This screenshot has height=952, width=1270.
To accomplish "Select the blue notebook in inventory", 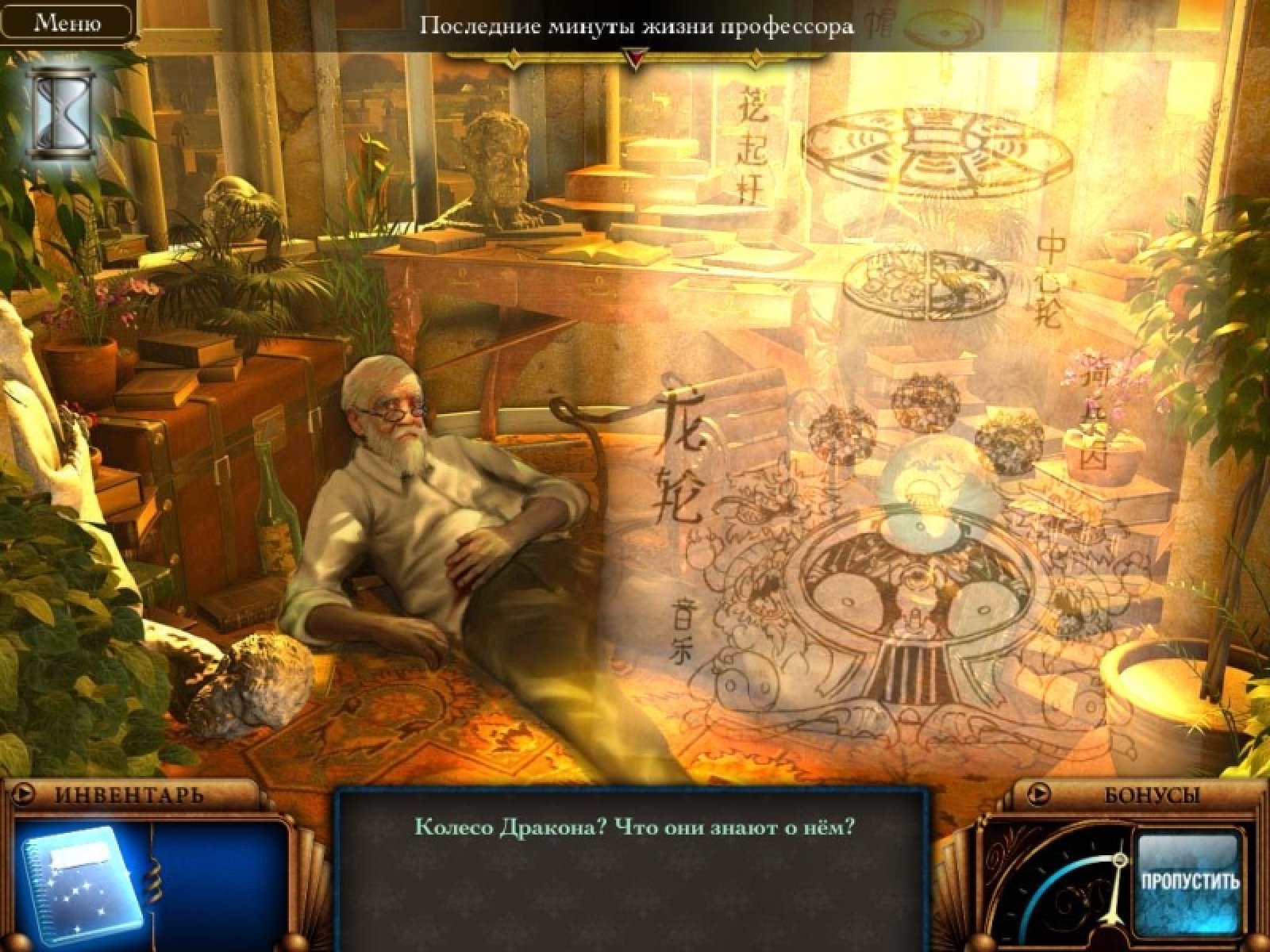I will 82,884.
